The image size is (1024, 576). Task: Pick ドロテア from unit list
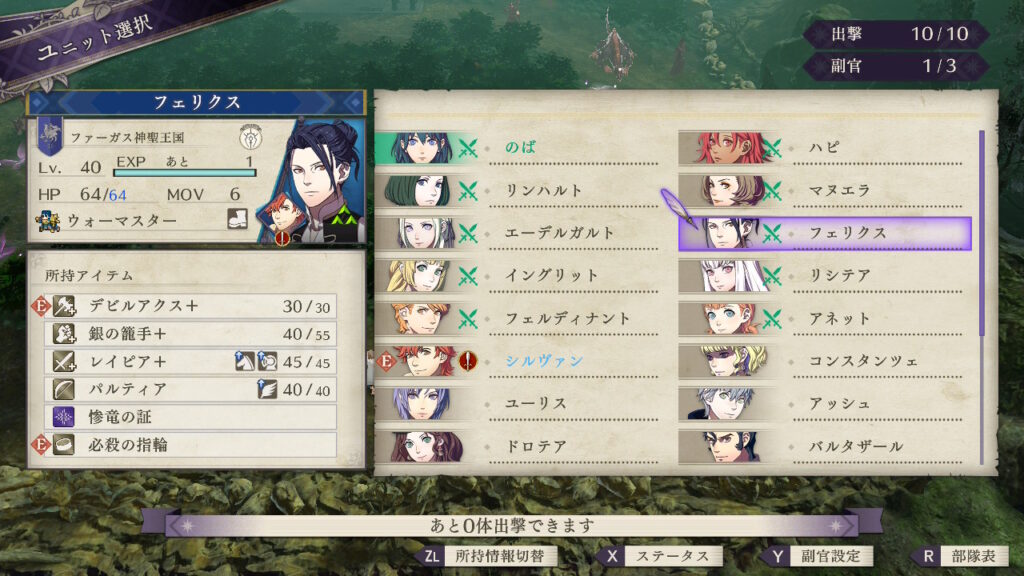point(520,446)
